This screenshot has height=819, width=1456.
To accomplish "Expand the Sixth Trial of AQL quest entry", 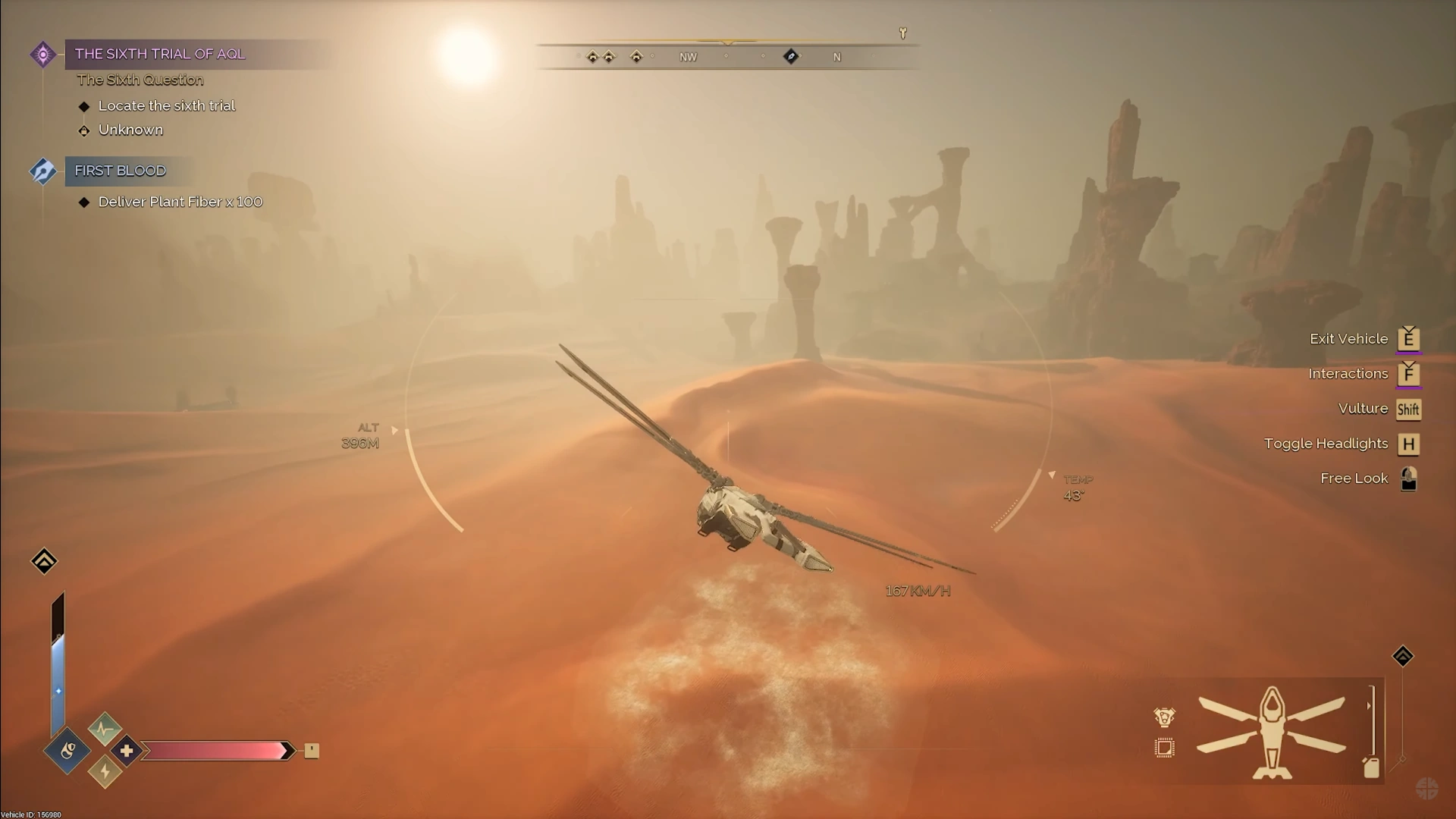I will point(159,54).
